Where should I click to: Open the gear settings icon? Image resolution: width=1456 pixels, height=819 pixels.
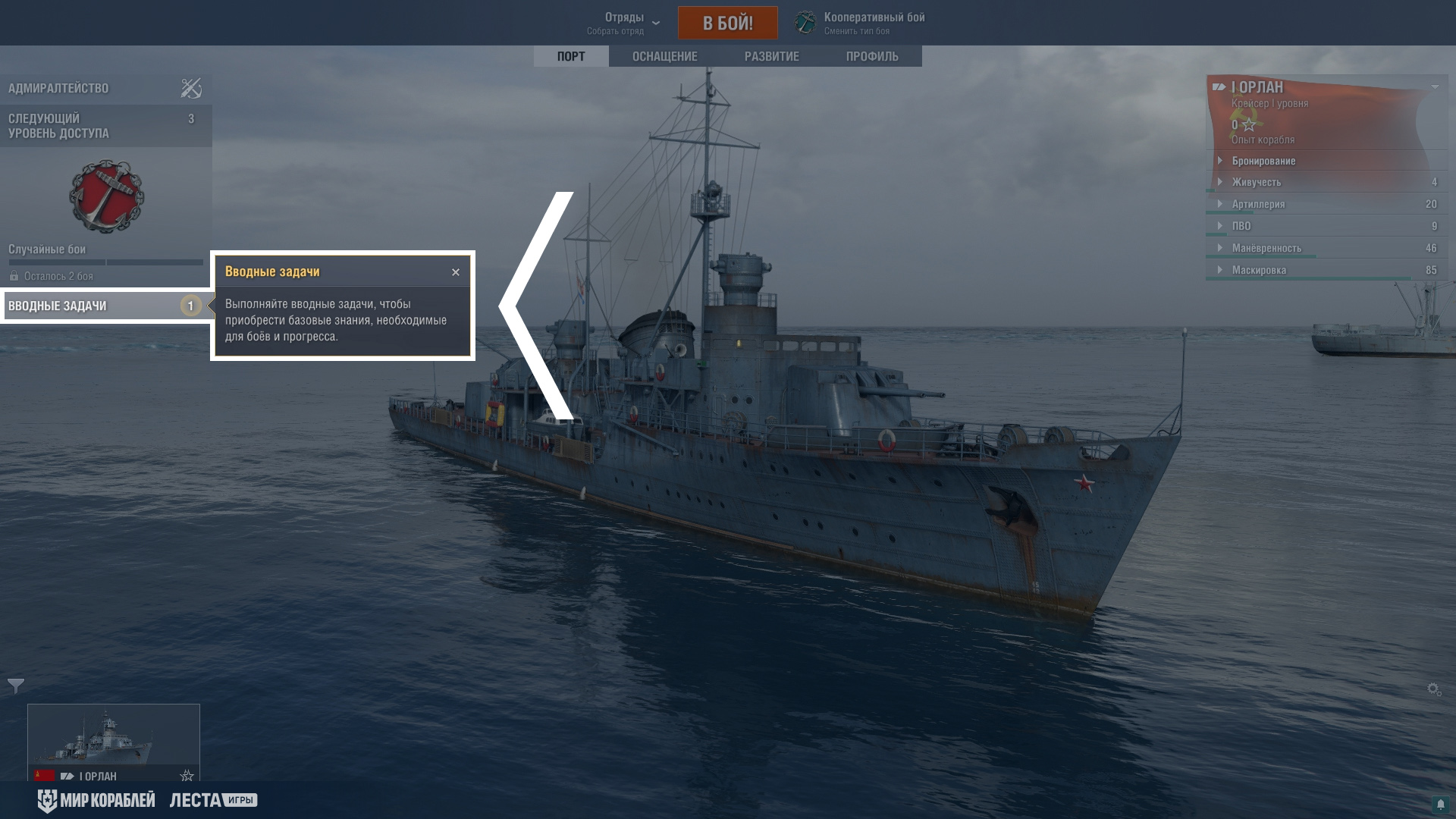[1434, 689]
